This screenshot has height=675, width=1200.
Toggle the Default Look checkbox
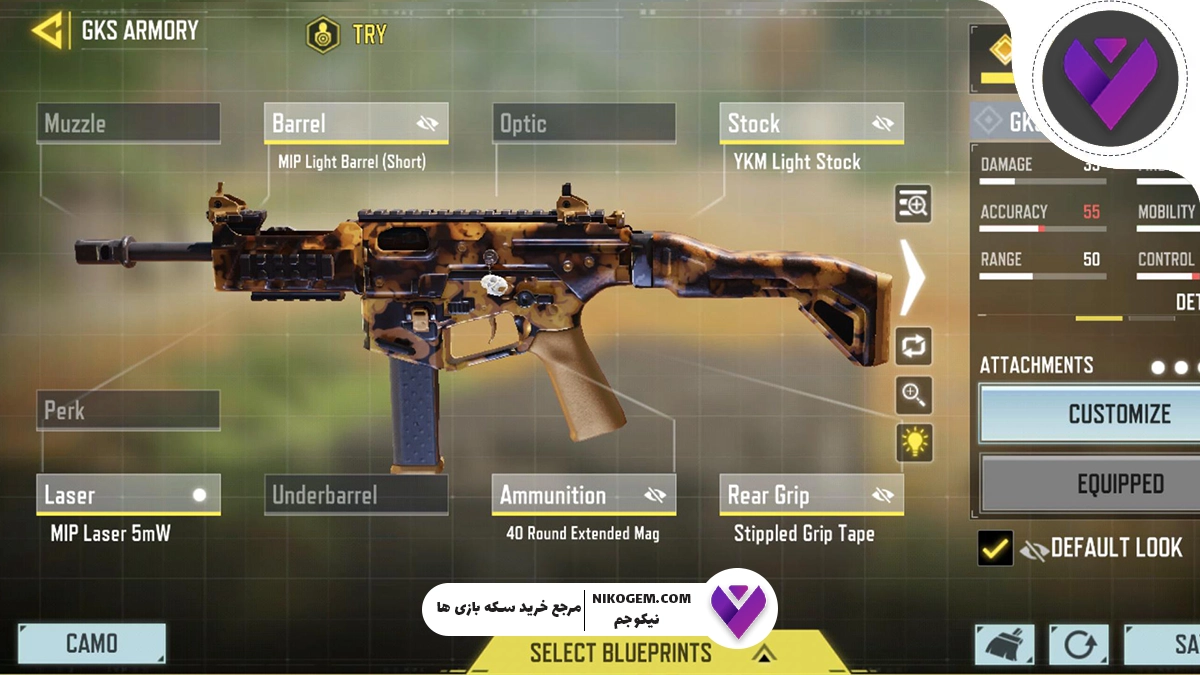click(995, 548)
